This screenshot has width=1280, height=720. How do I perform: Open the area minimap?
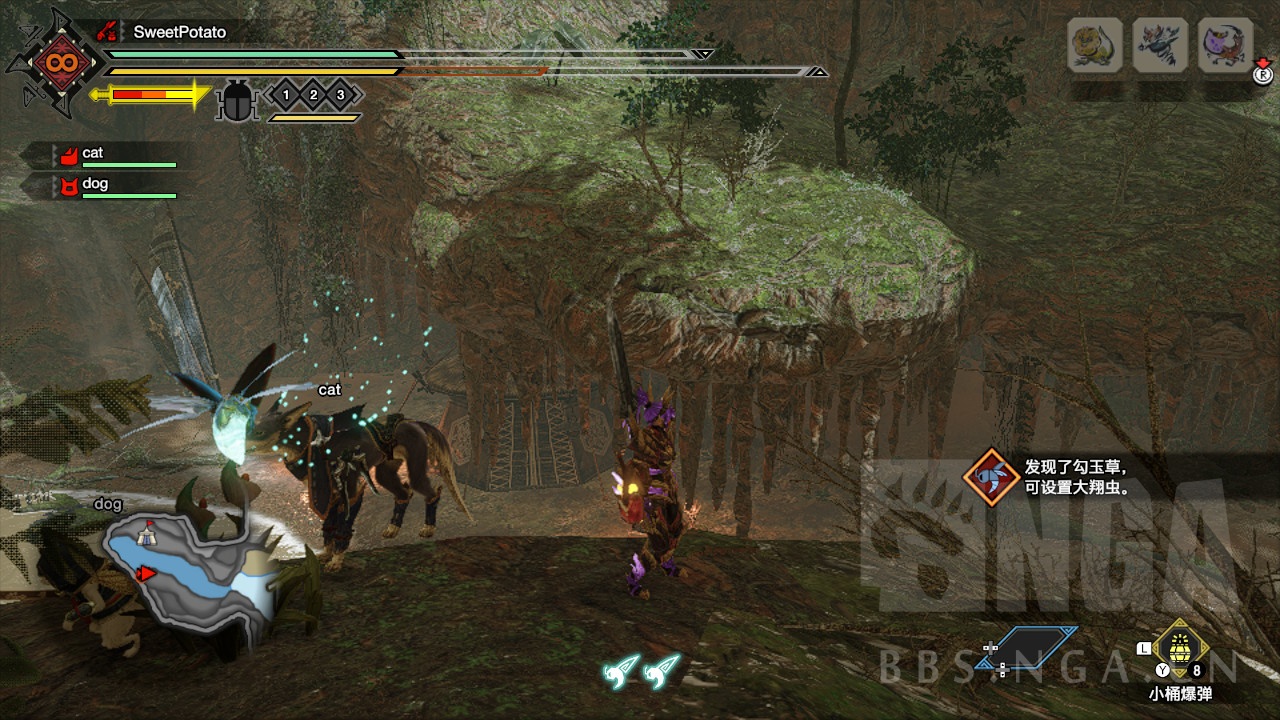point(190,577)
